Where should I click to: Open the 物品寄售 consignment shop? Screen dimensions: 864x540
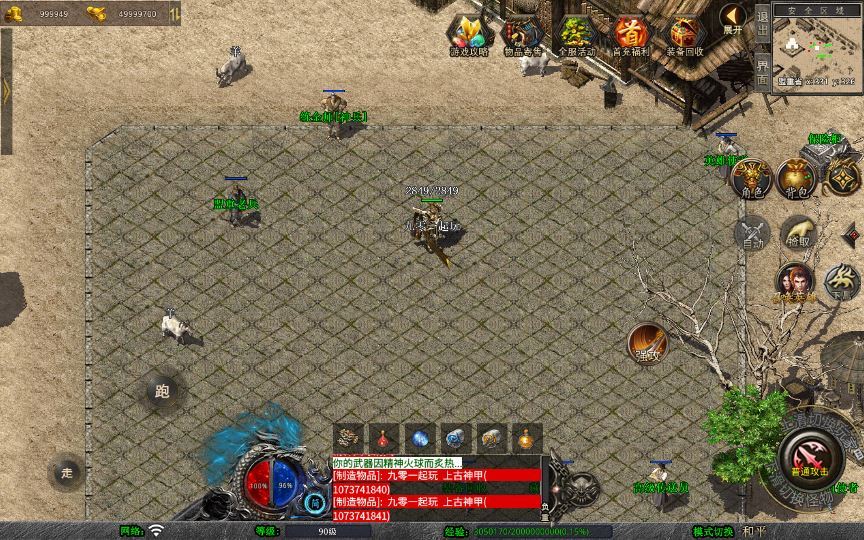click(x=523, y=36)
